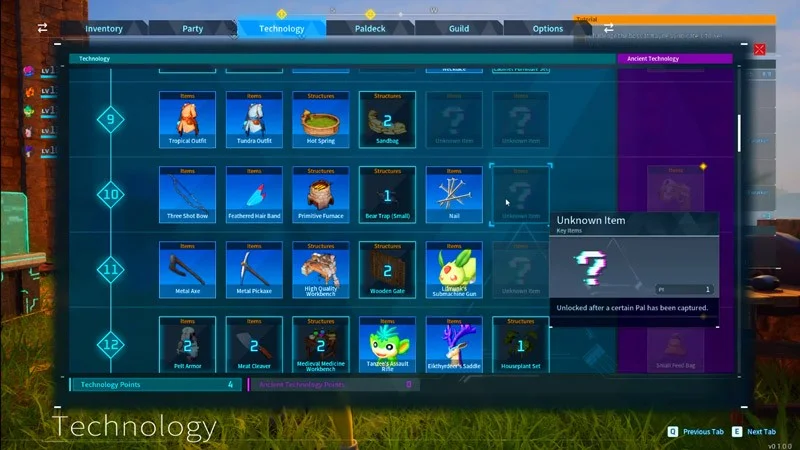Select the Sandbag structure tile
This screenshot has width=800, height=450.
tap(387, 119)
